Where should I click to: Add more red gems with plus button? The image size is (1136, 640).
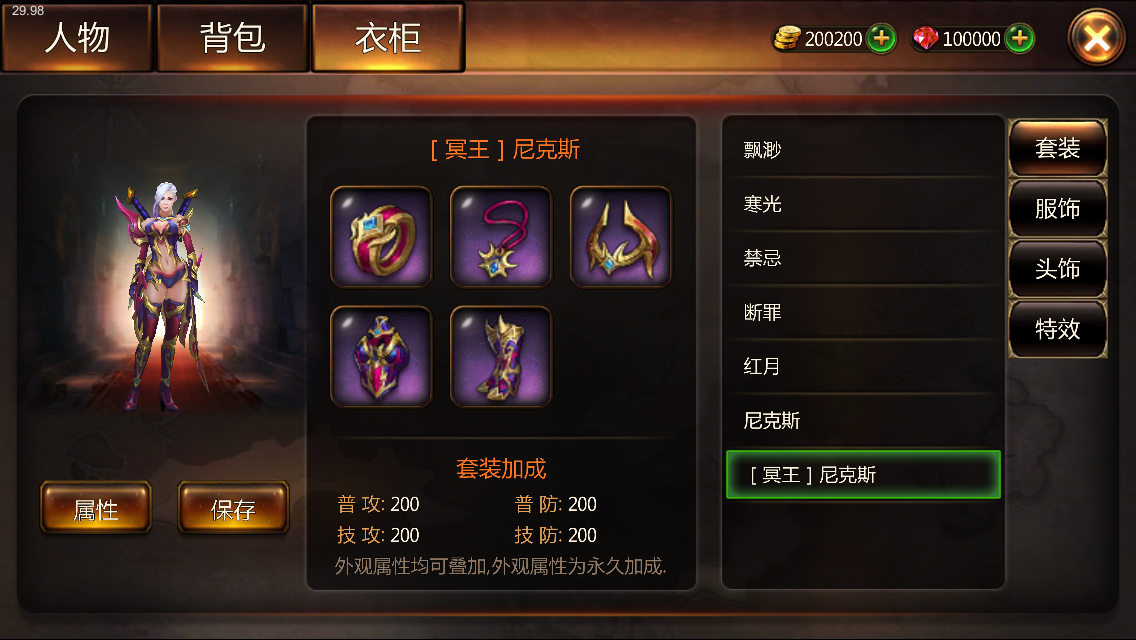[1019, 39]
